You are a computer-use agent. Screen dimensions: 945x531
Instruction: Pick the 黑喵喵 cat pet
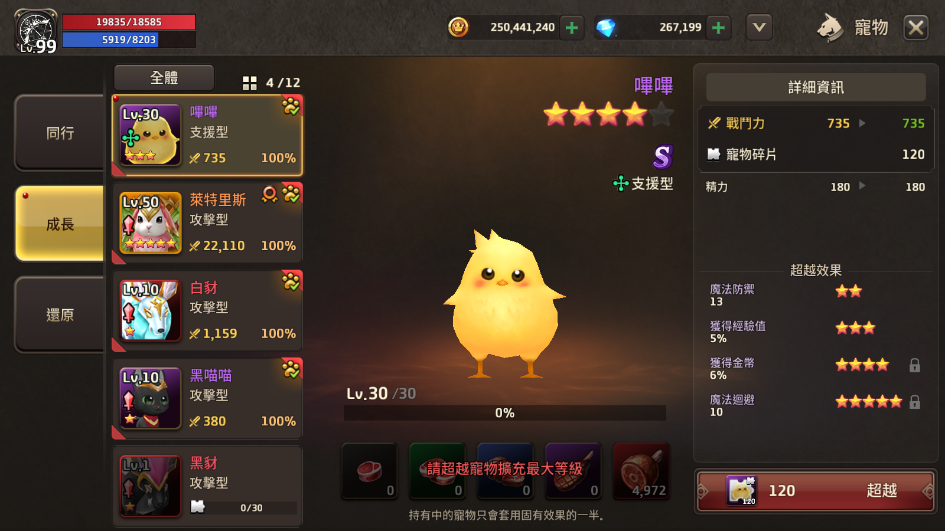[x=208, y=399]
